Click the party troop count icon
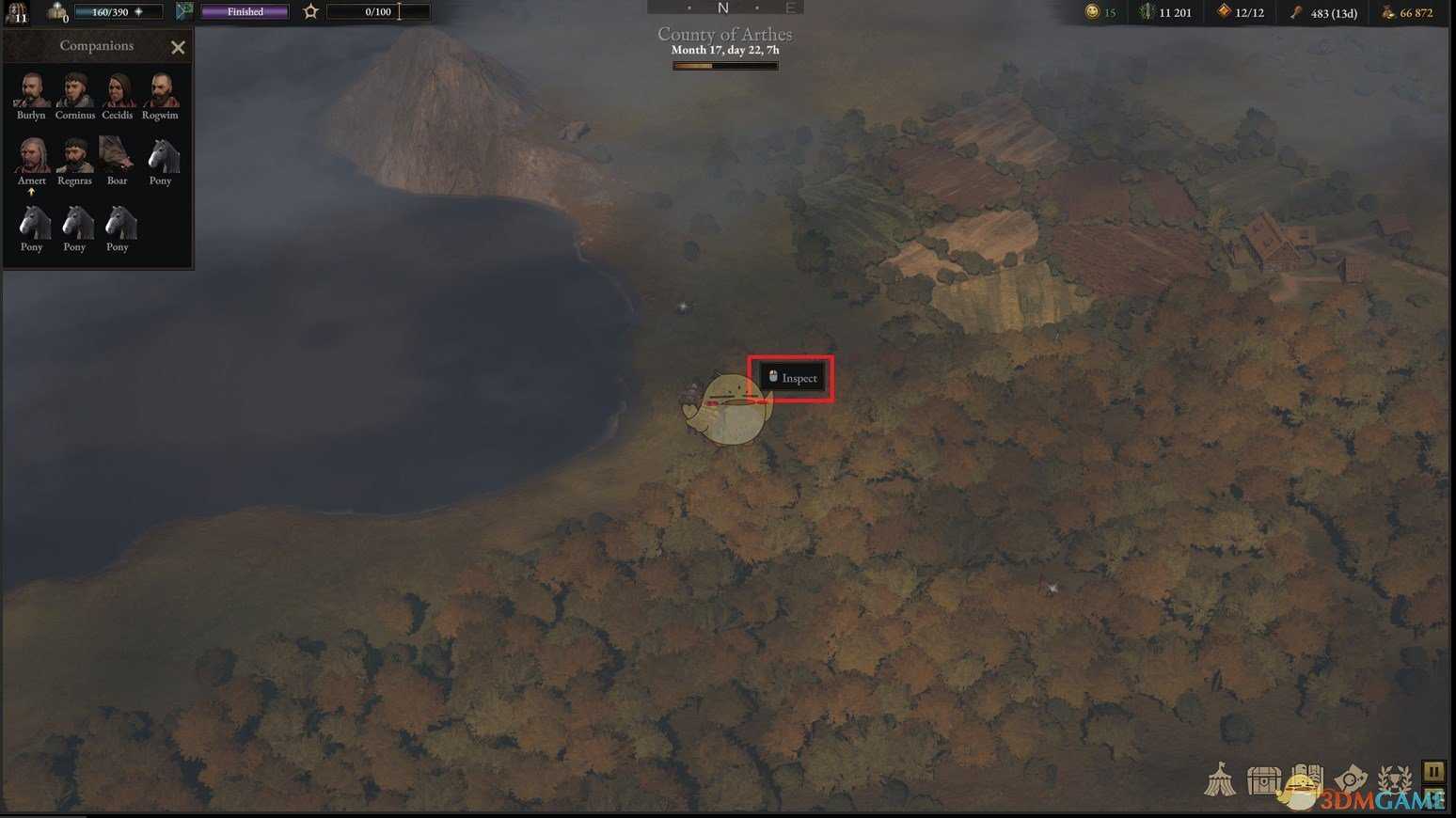 tap(57, 11)
